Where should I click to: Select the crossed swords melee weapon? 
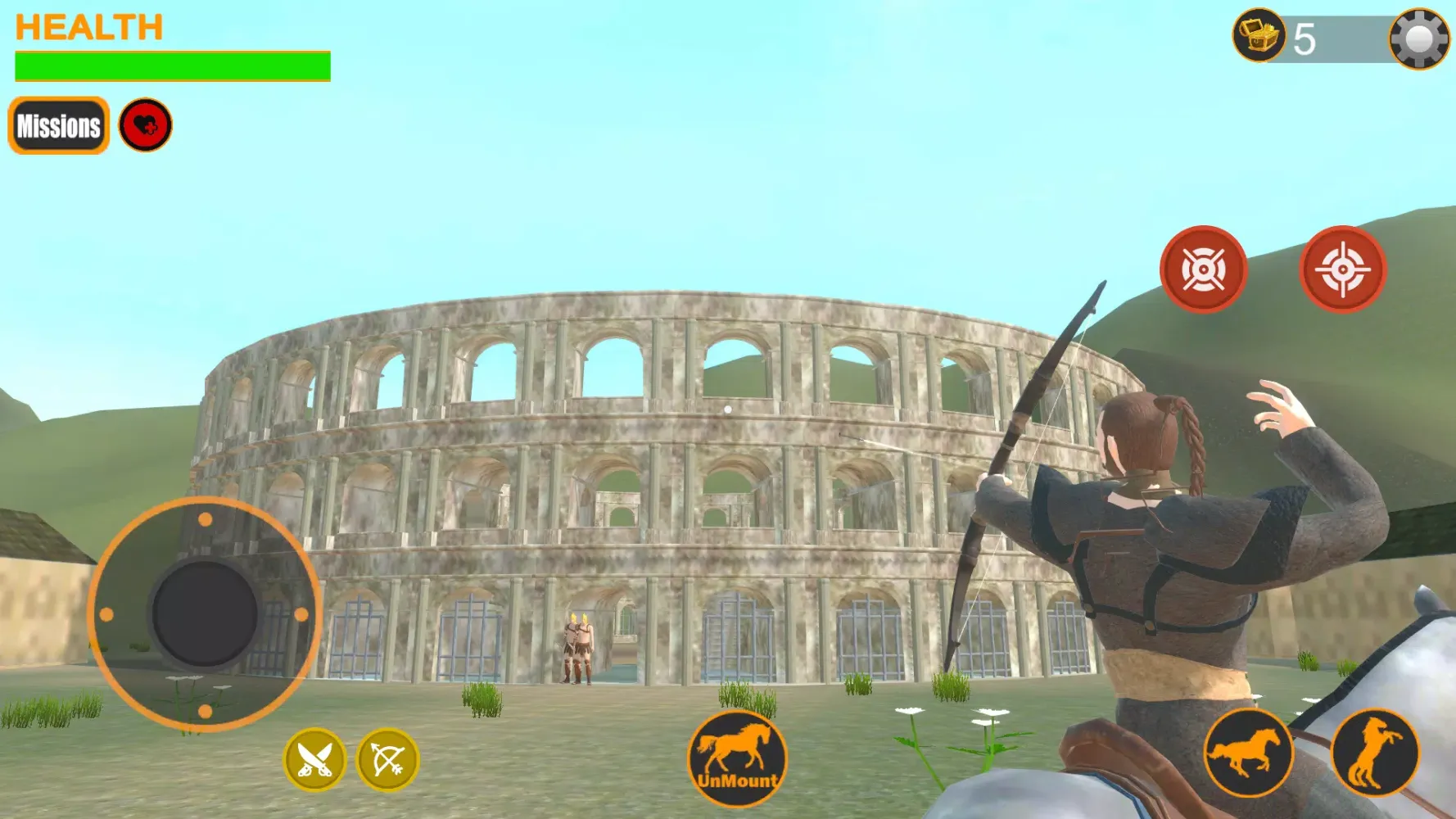click(x=314, y=759)
